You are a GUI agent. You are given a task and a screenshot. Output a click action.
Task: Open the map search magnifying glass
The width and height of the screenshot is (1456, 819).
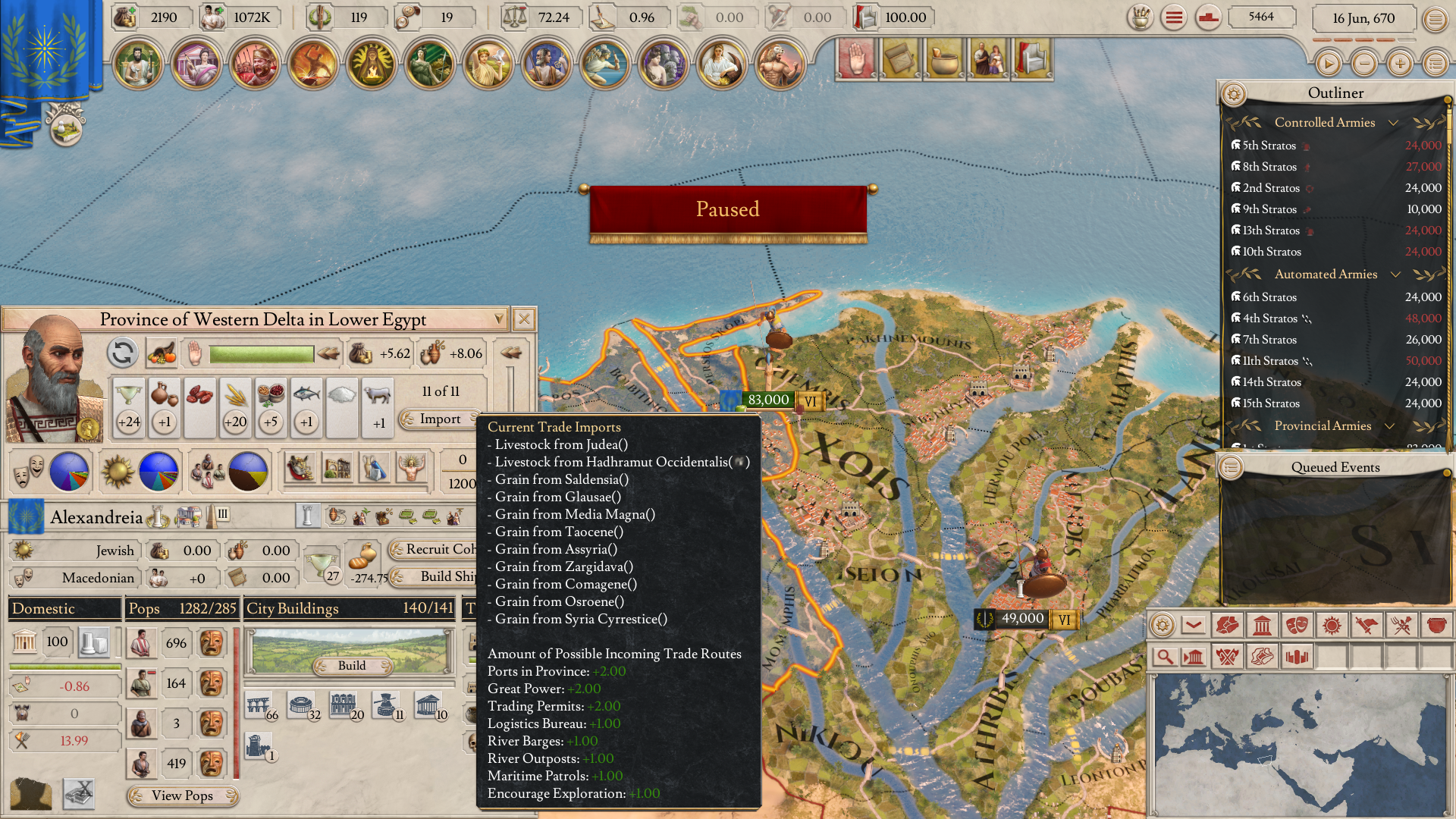1166,656
